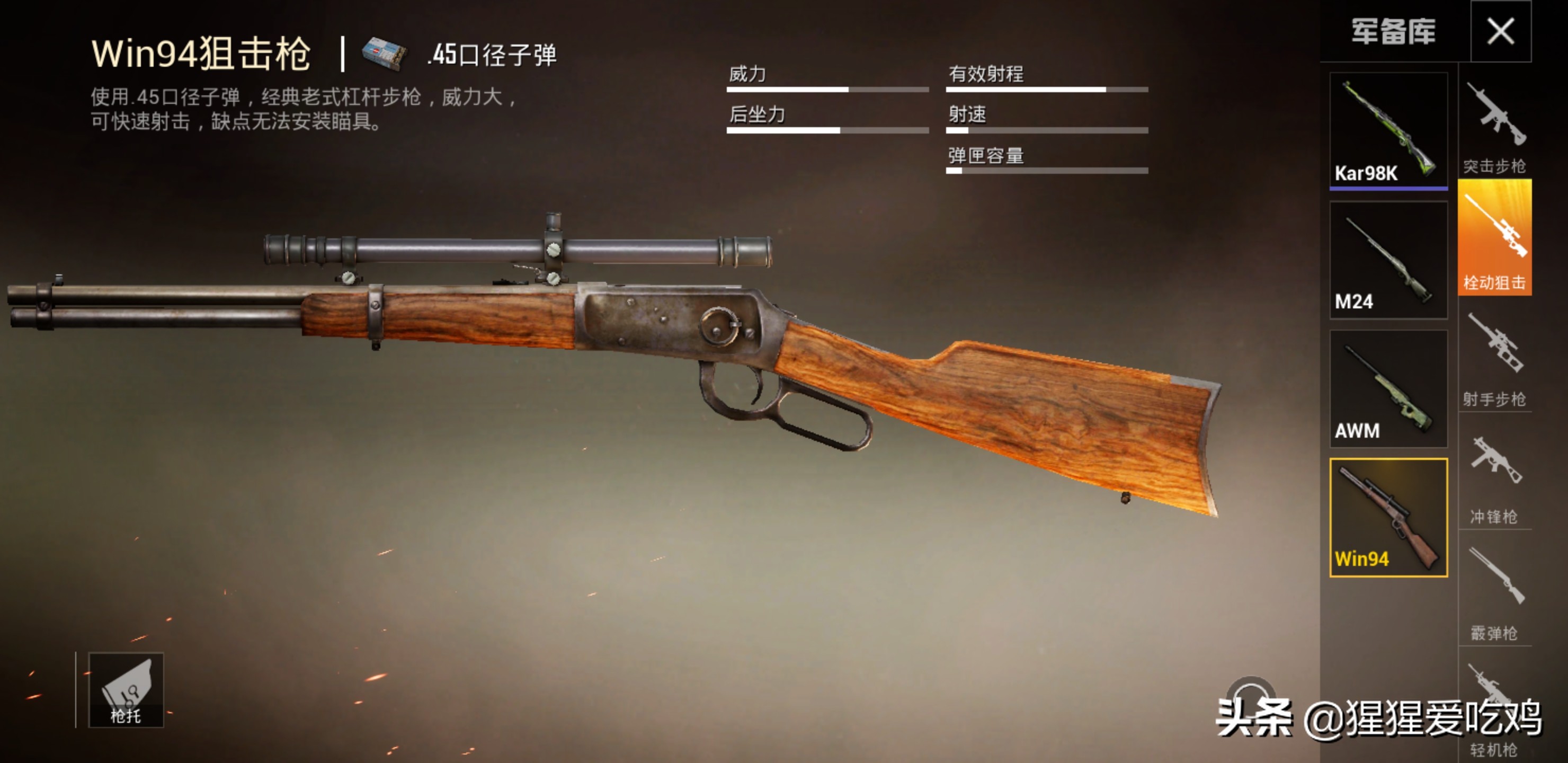Switch to the 突击步枪 category
The height and width of the screenshot is (763, 1568).
click(1495, 126)
